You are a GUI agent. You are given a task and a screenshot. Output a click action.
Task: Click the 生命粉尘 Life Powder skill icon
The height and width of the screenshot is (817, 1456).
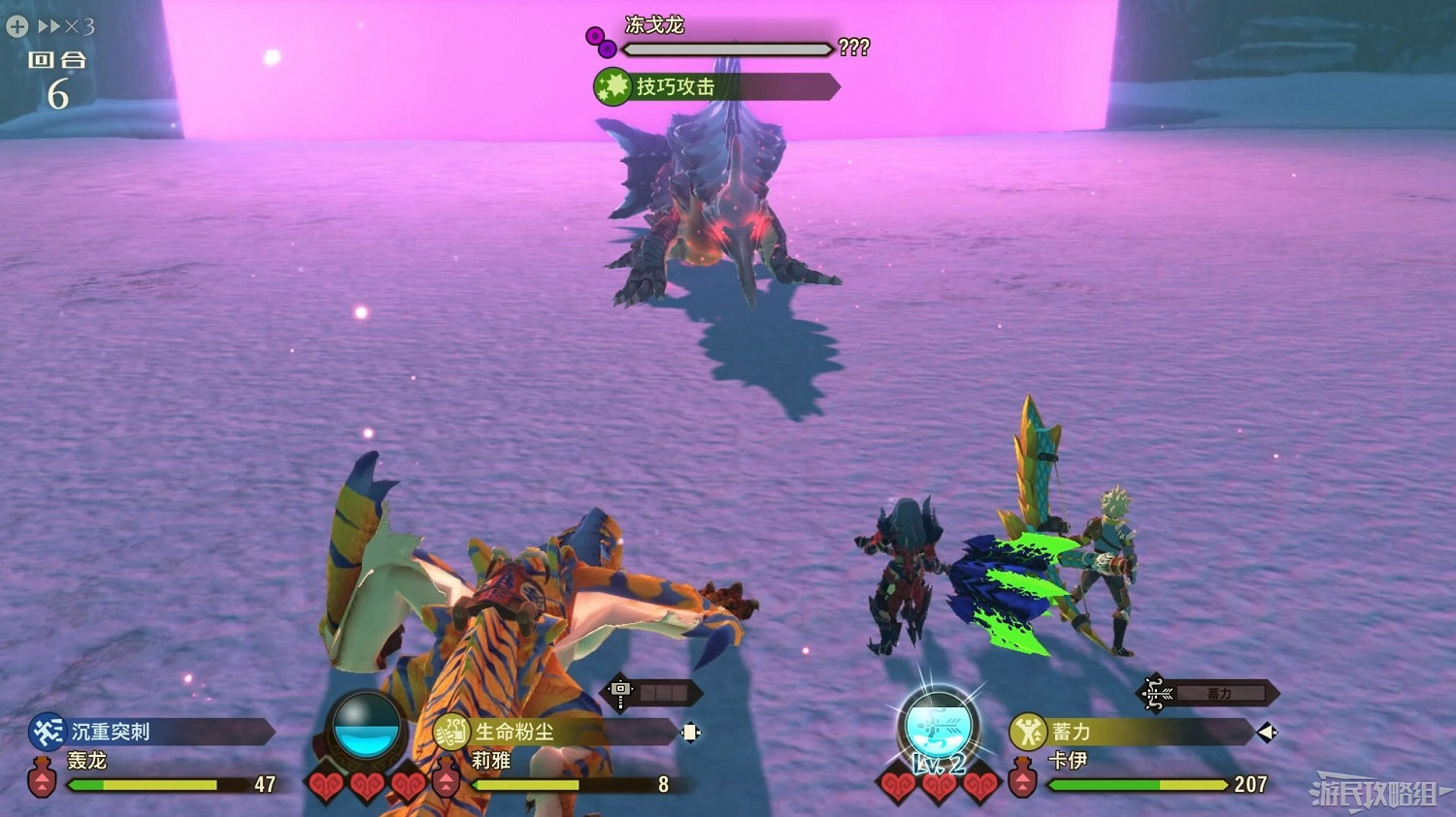[x=452, y=734]
